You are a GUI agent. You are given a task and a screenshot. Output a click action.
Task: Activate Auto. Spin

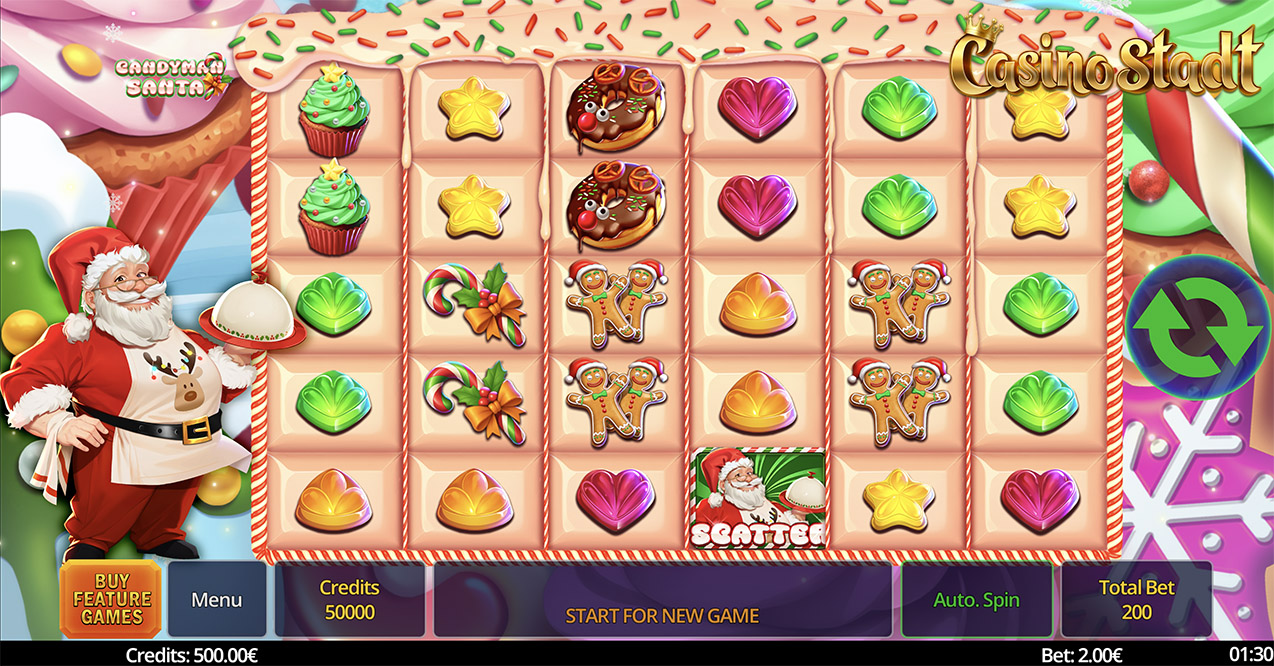pyautogui.click(x=976, y=599)
